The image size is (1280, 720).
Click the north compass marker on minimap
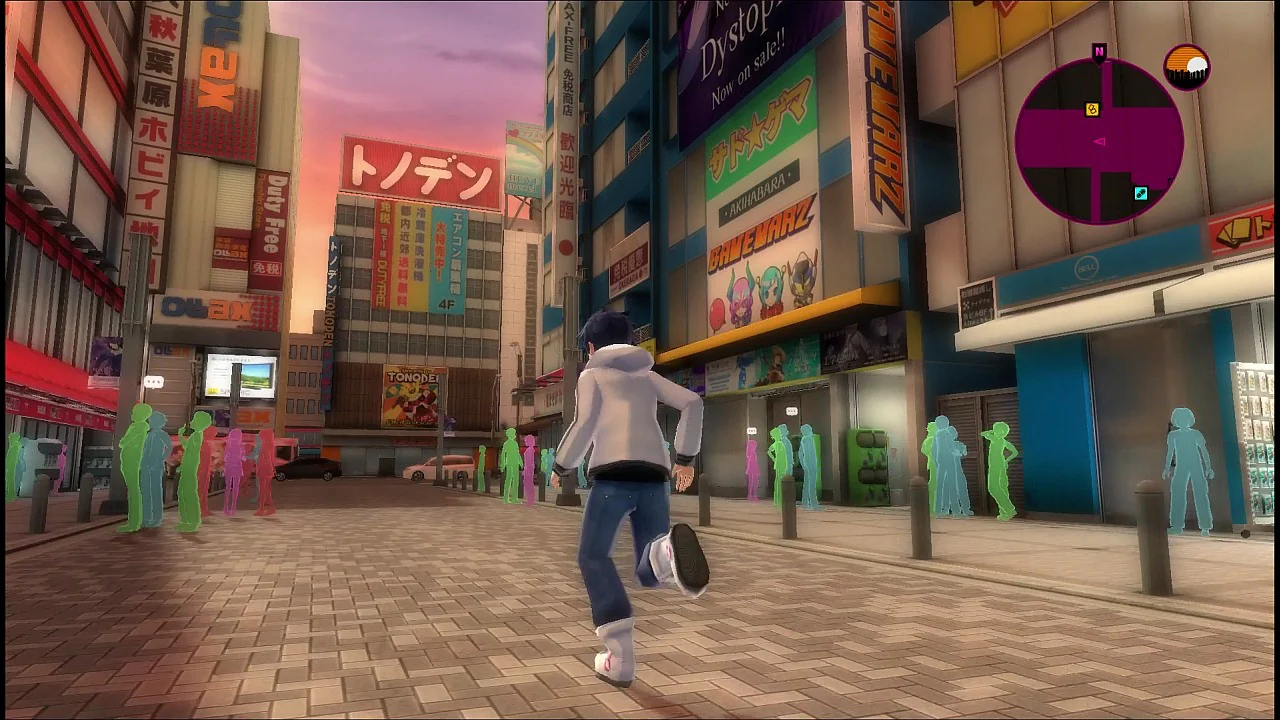click(1099, 51)
